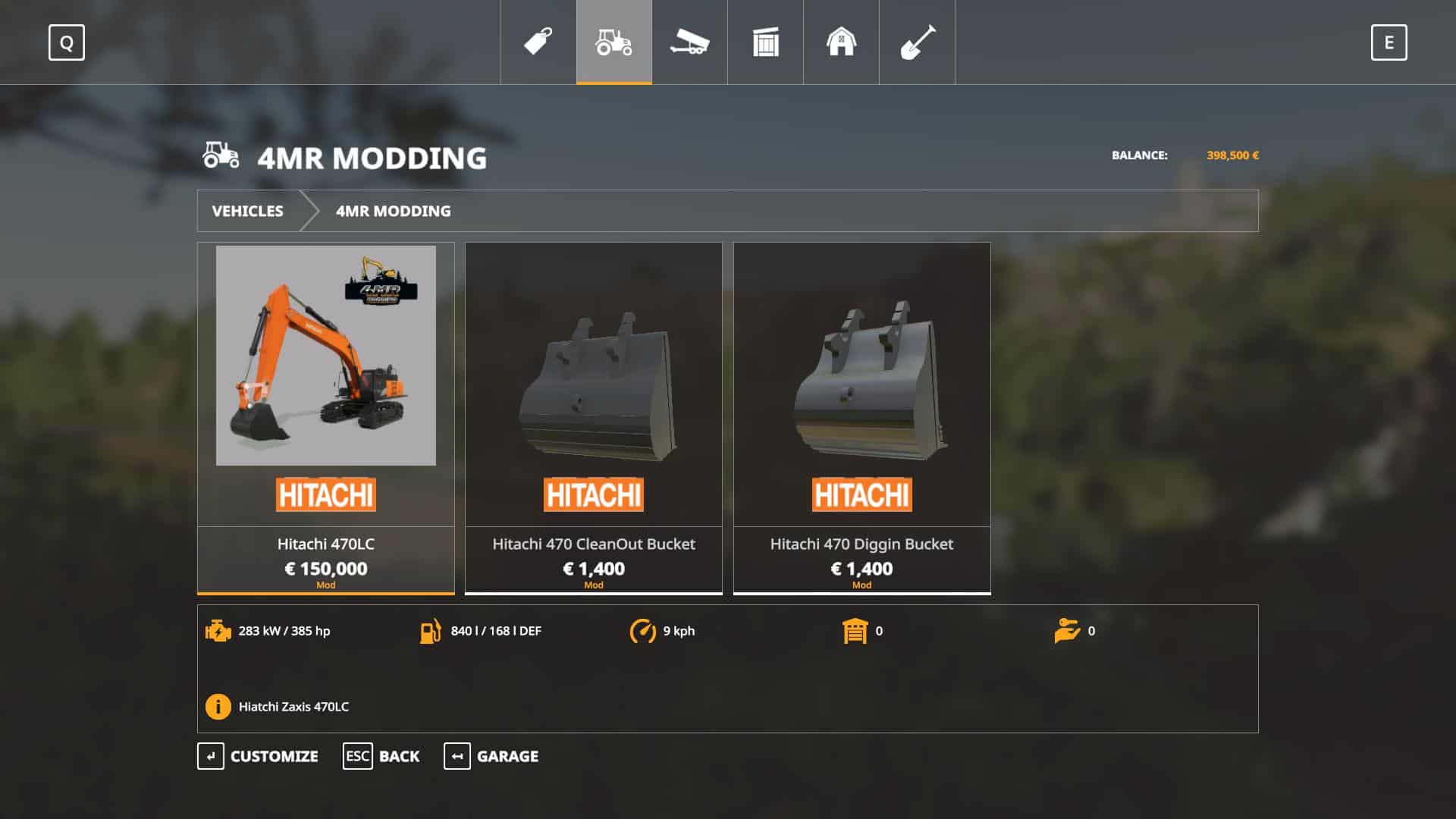Image resolution: width=1456 pixels, height=819 pixels.
Task: Choose the Hitachi 470 CleanOut Bucket
Action: [593, 417]
